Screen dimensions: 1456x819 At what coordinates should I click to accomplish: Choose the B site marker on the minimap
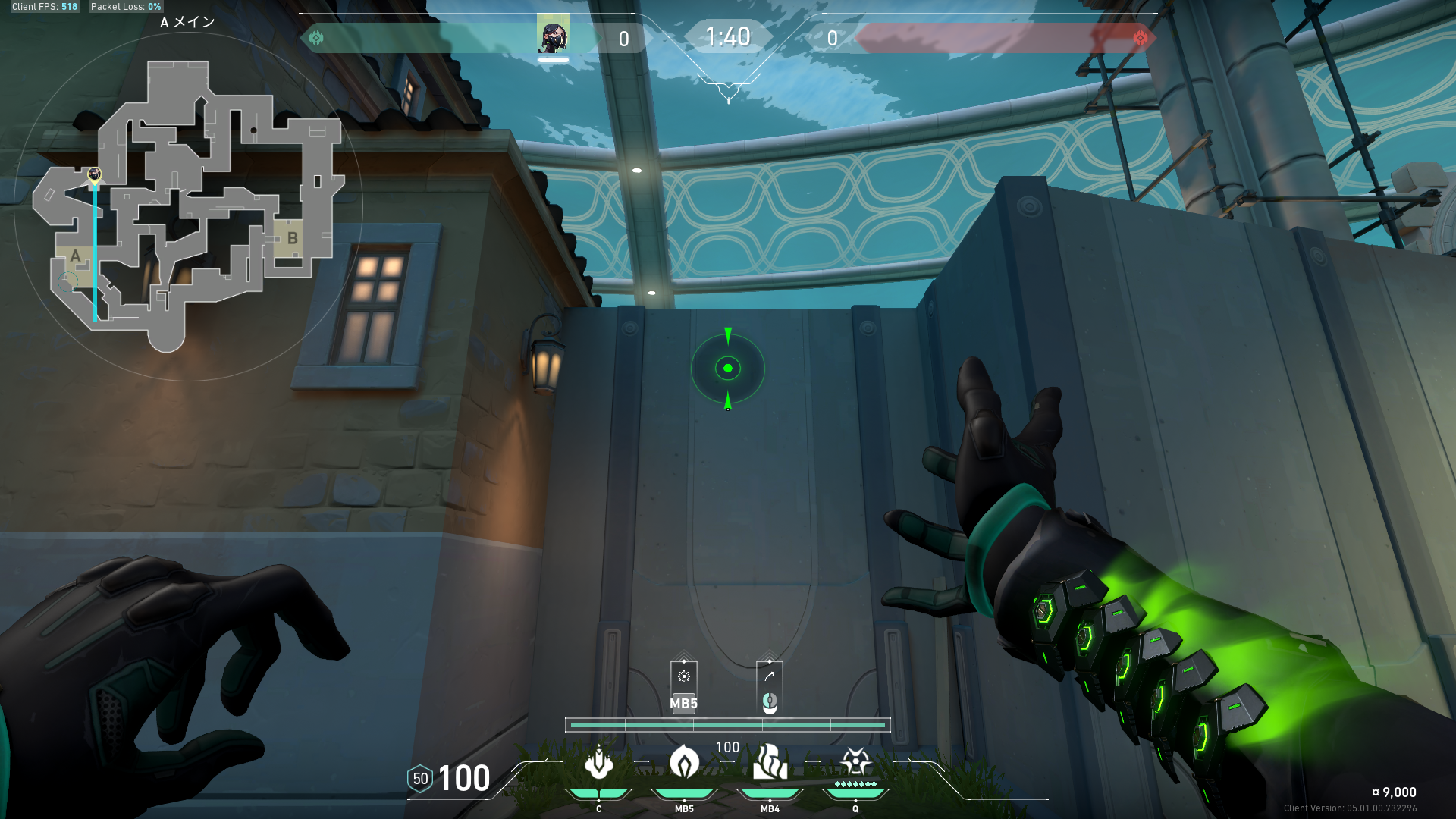(x=292, y=239)
